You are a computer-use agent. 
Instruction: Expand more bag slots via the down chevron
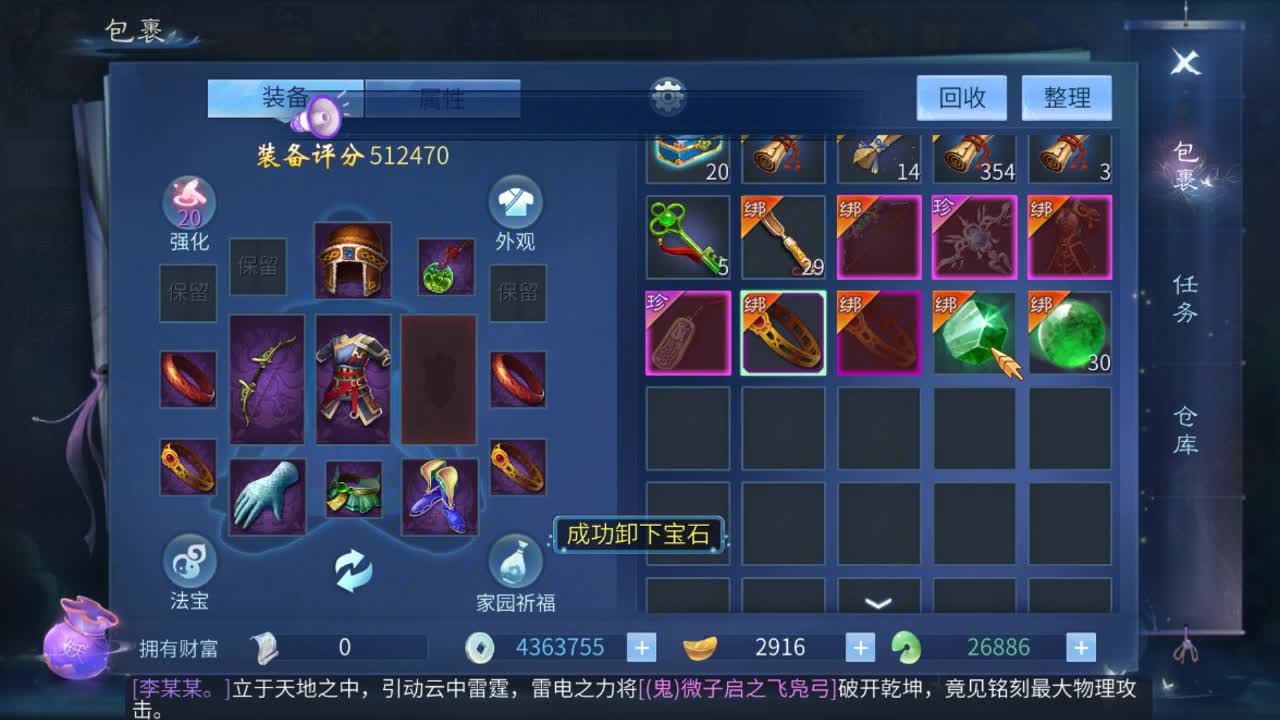coord(879,600)
